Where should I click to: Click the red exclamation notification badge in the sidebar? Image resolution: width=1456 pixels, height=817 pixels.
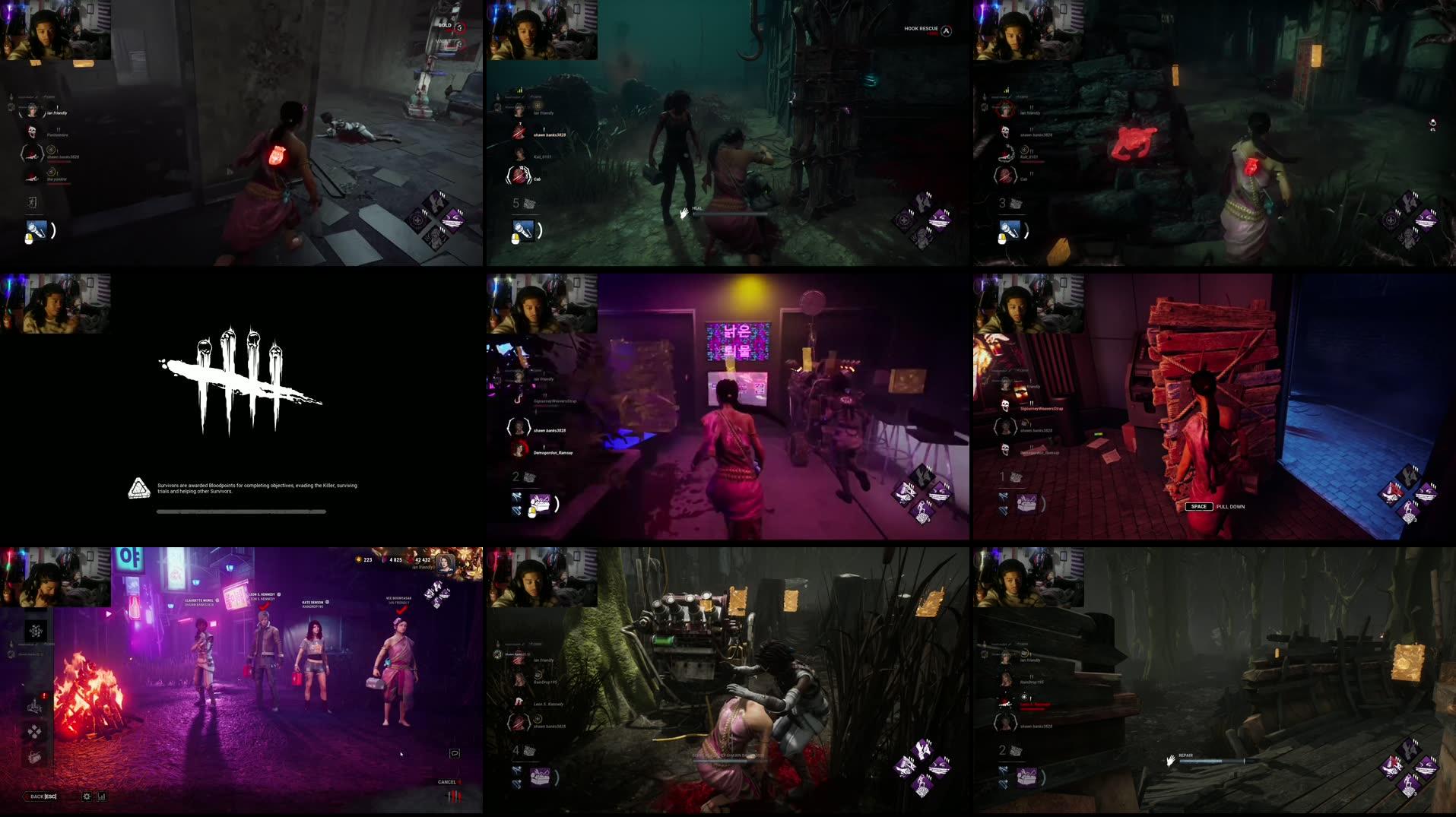[x=43, y=696]
